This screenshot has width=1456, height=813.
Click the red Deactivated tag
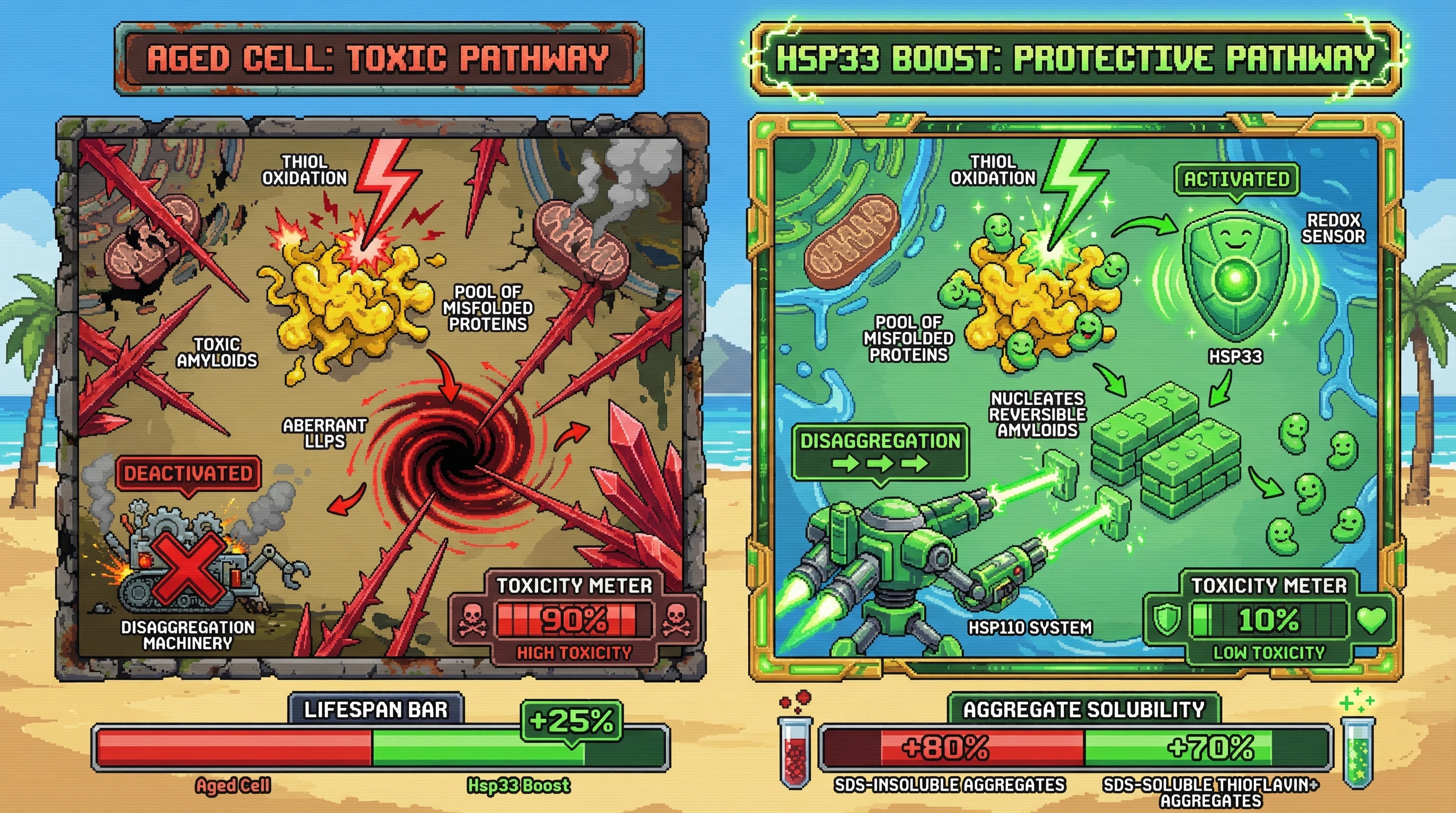188,473
